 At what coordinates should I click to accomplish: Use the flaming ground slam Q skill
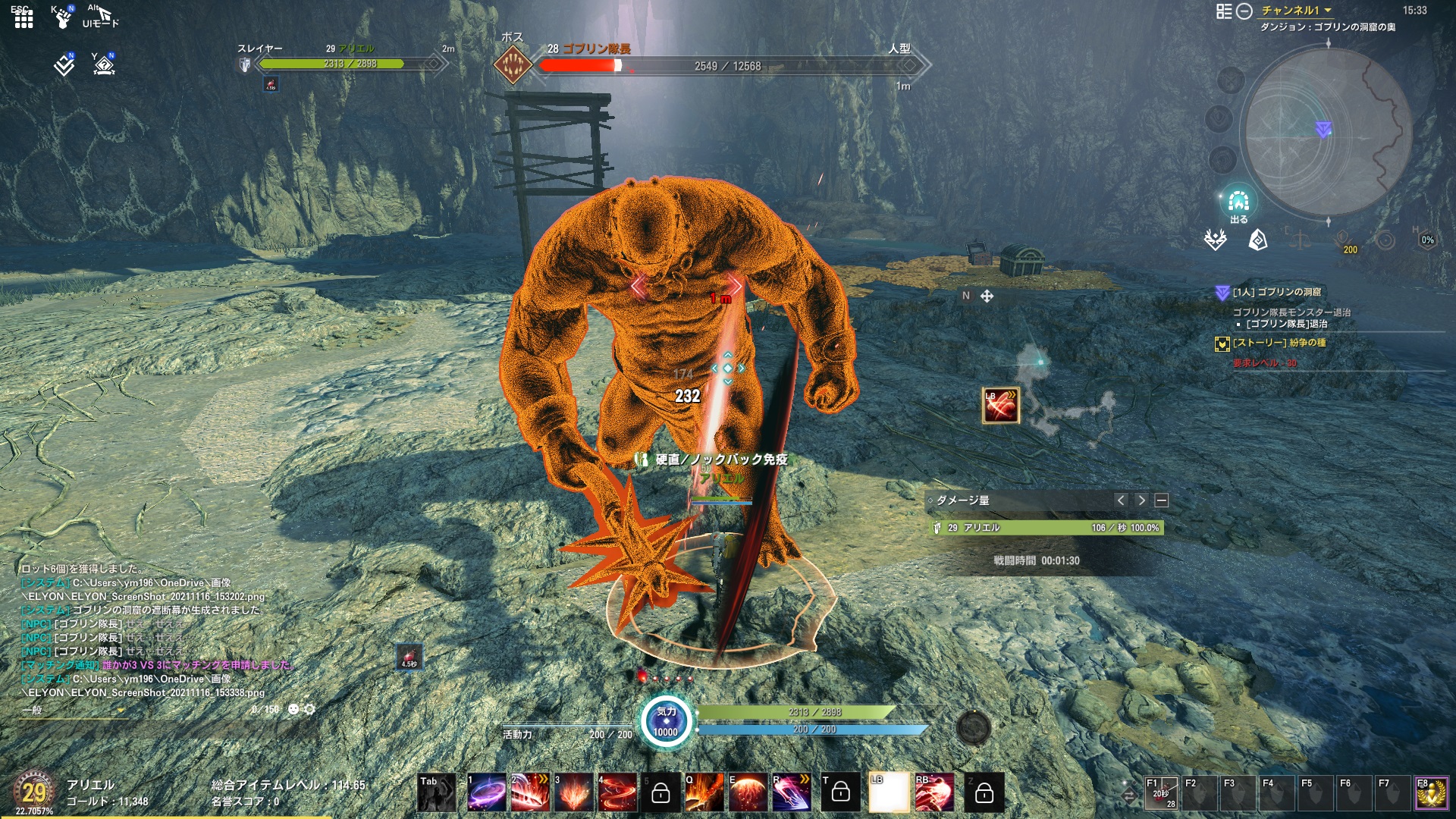pos(704,792)
